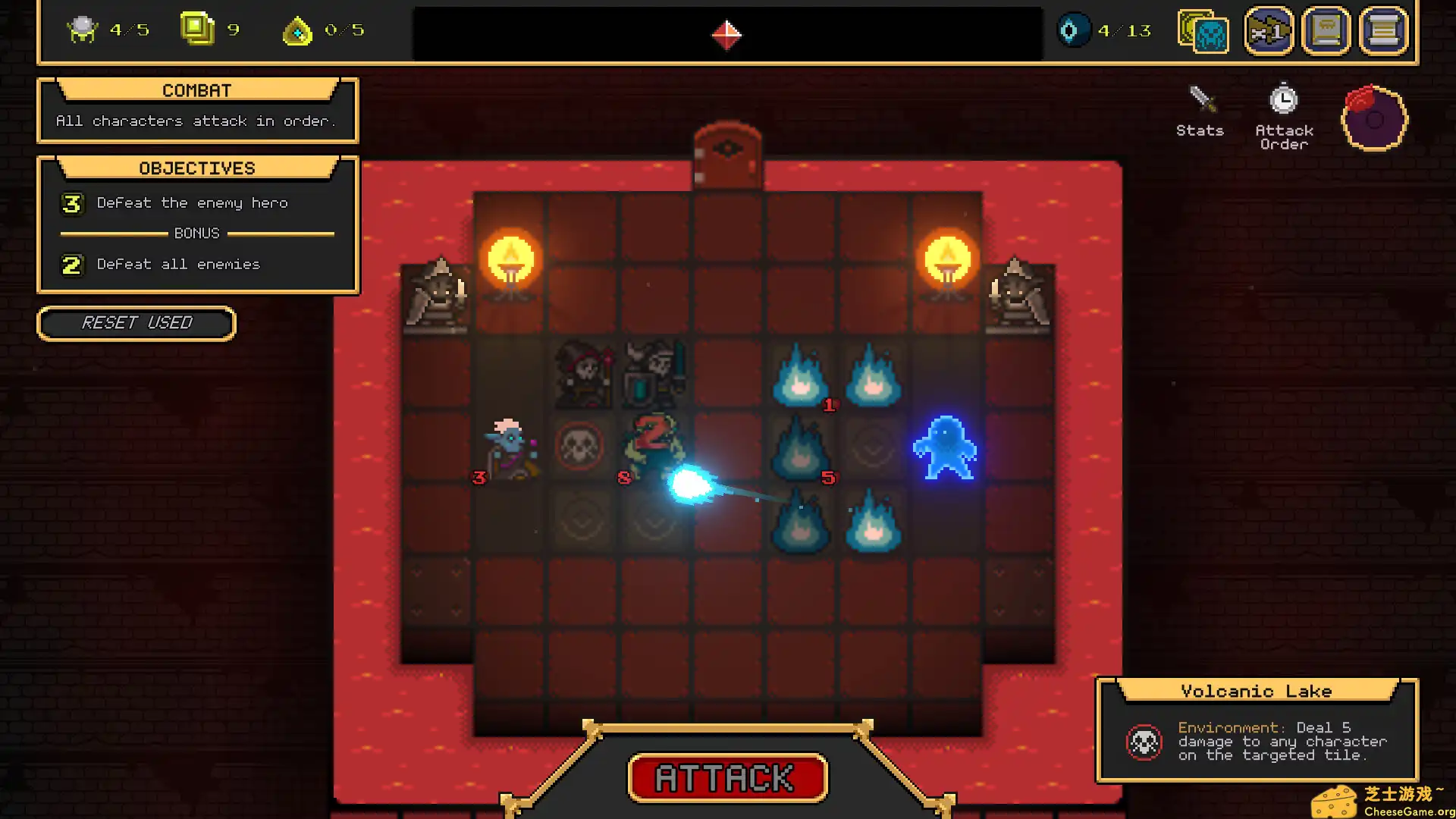The width and height of the screenshot is (1456, 819).
Task: Select the Volcanic Lake environment skull icon
Action: [1144, 742]
